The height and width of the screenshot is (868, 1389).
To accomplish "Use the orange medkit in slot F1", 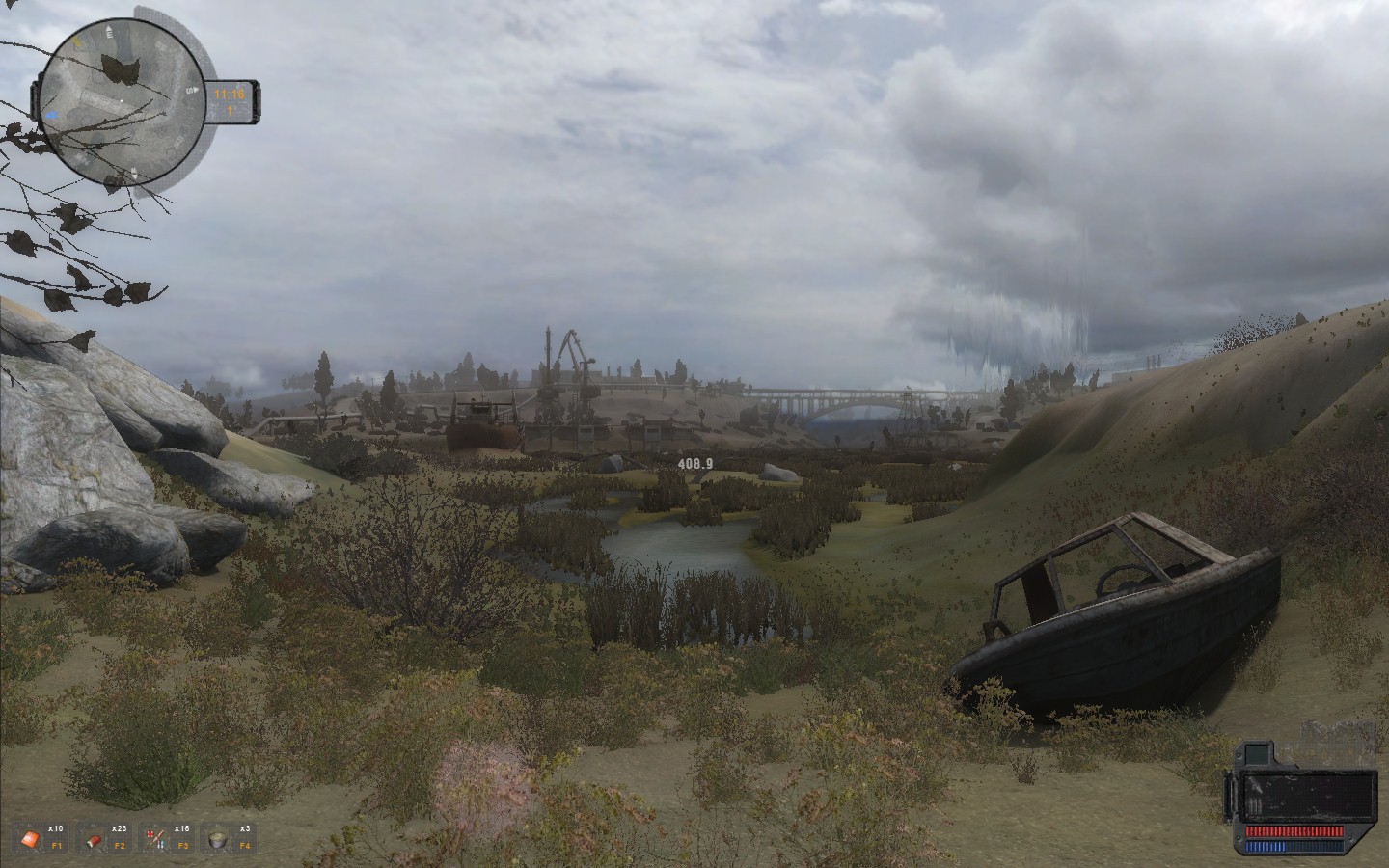I will 30,838.
